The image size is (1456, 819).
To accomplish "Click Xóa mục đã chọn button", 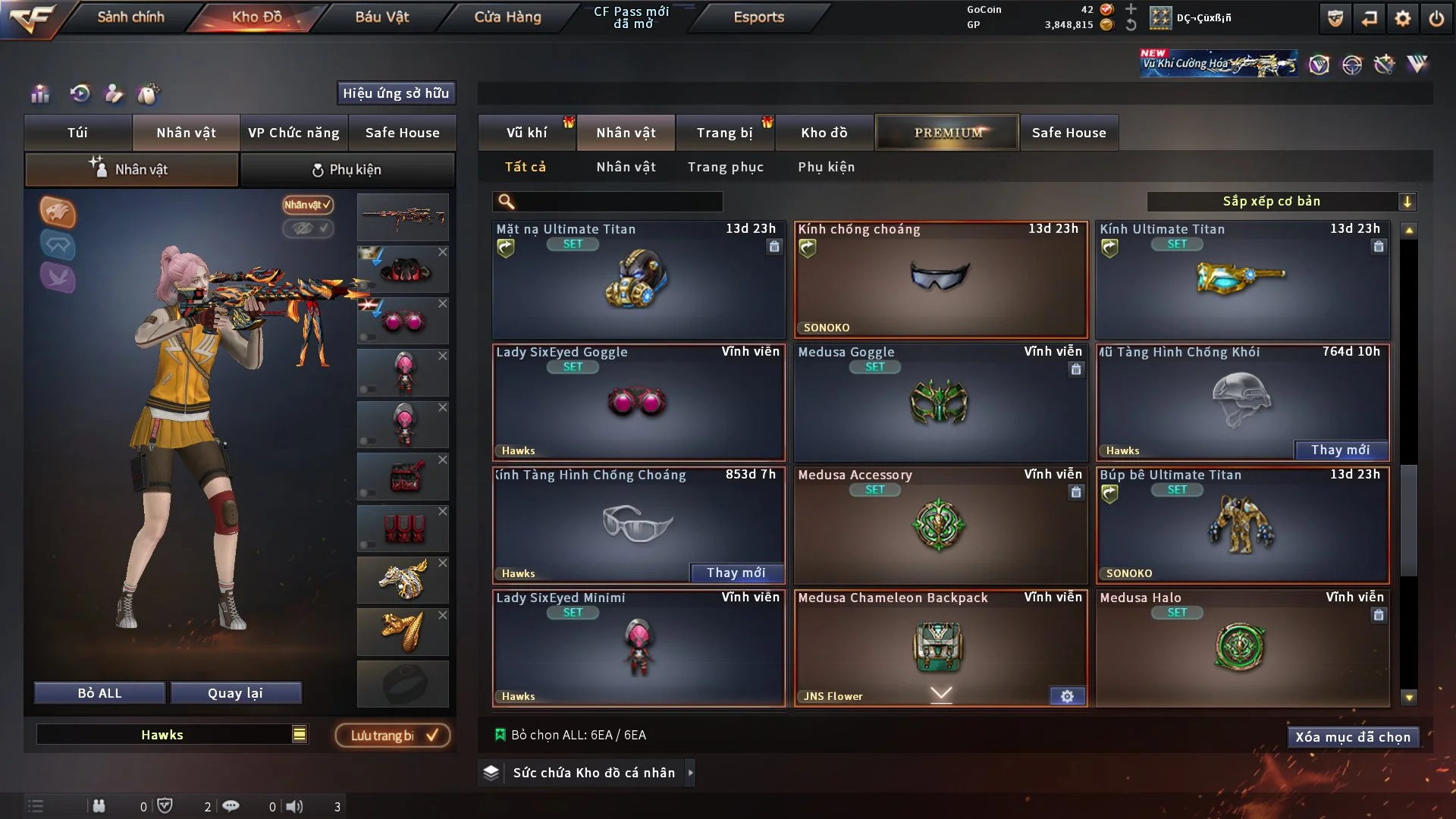I will point(1352,737).
